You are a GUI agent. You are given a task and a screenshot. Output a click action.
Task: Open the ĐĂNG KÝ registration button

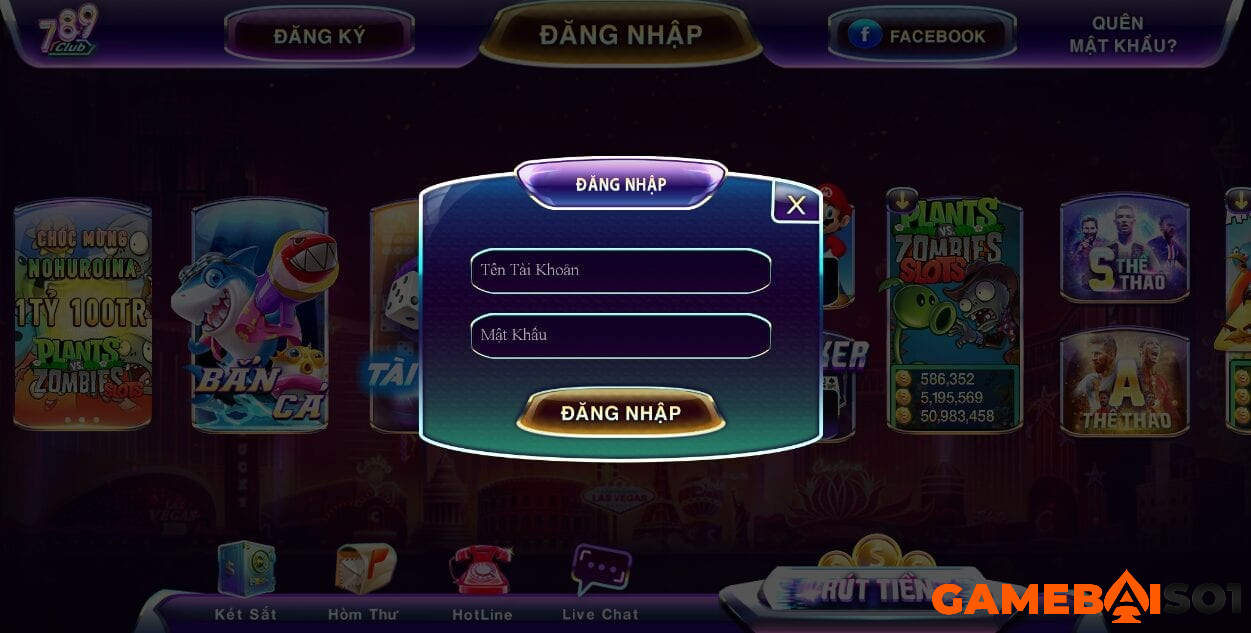[x=319, y=36]
